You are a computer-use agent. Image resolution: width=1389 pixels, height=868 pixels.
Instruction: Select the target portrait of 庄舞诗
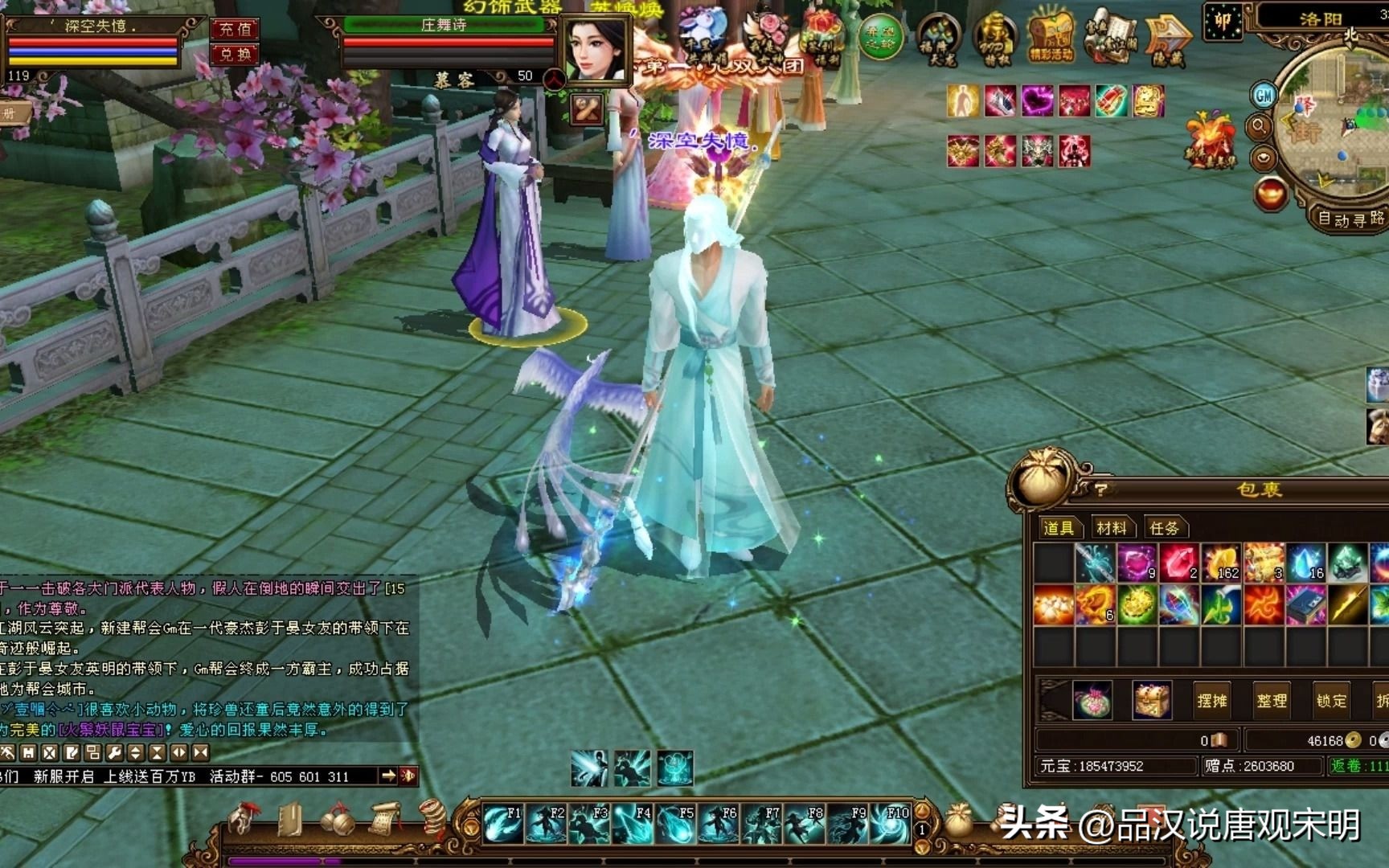pyautogui.click(x=596, y=49)
